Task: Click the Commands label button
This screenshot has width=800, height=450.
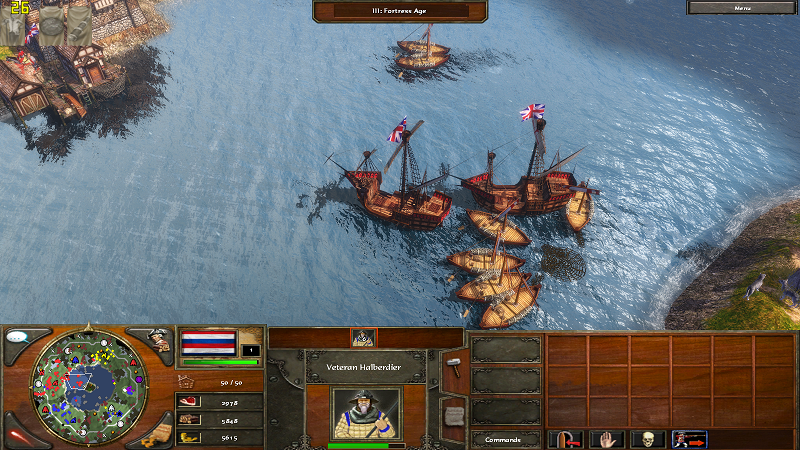Action: (503, 439)
